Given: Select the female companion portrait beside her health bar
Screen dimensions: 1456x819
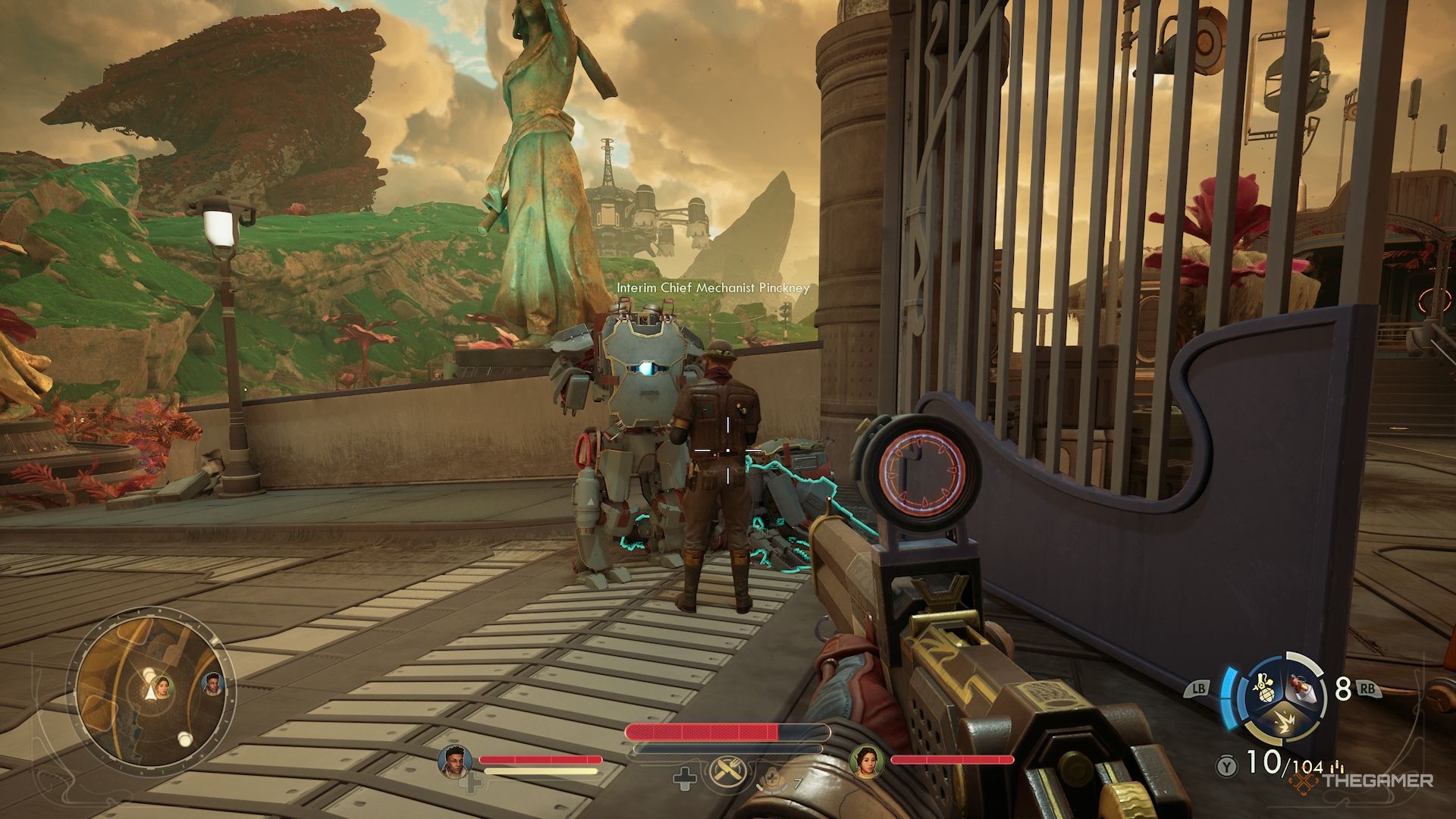Looking at the screenshot, I should pos(865,760).
